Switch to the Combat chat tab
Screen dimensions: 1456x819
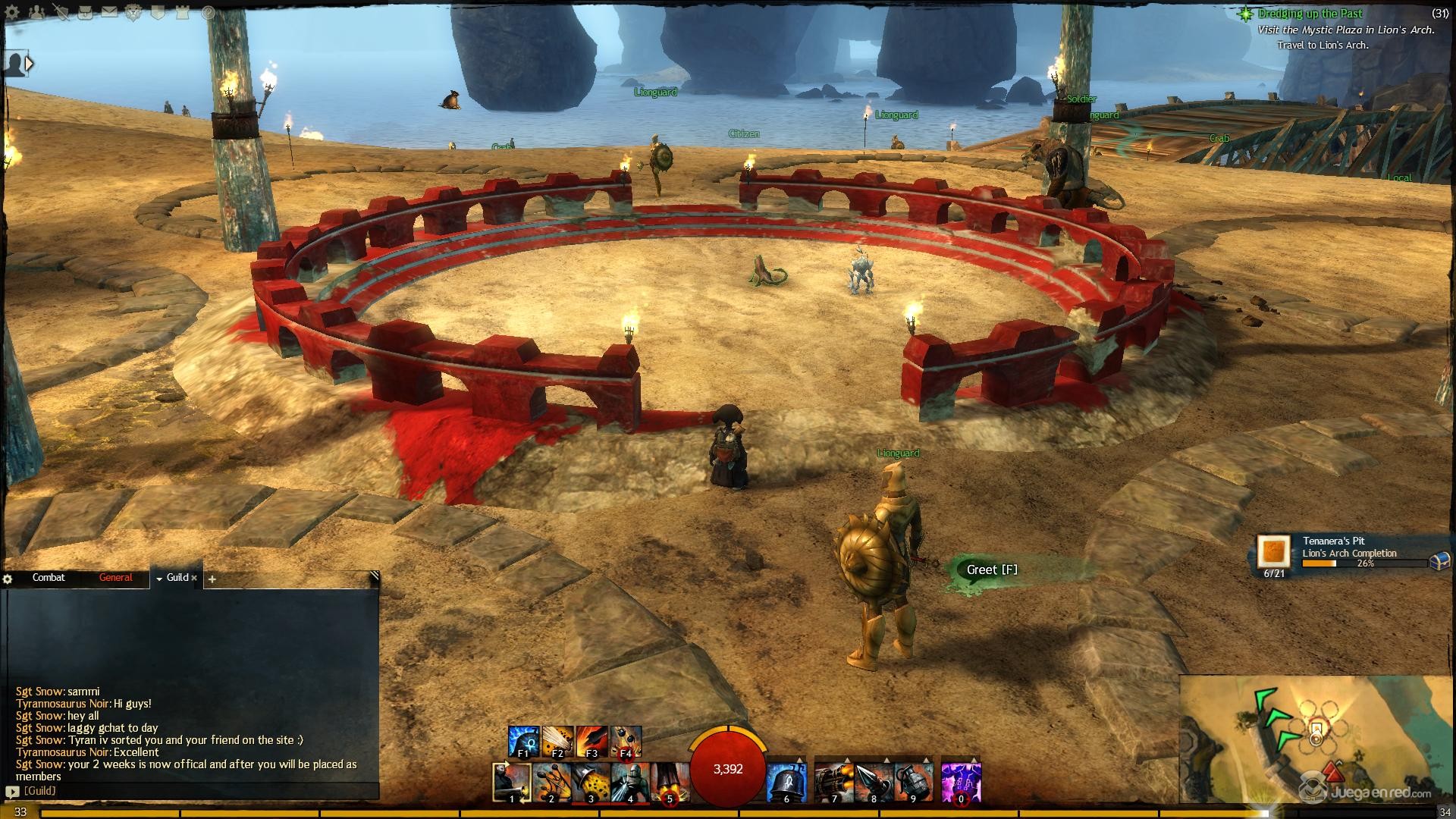tap(49, 578)
